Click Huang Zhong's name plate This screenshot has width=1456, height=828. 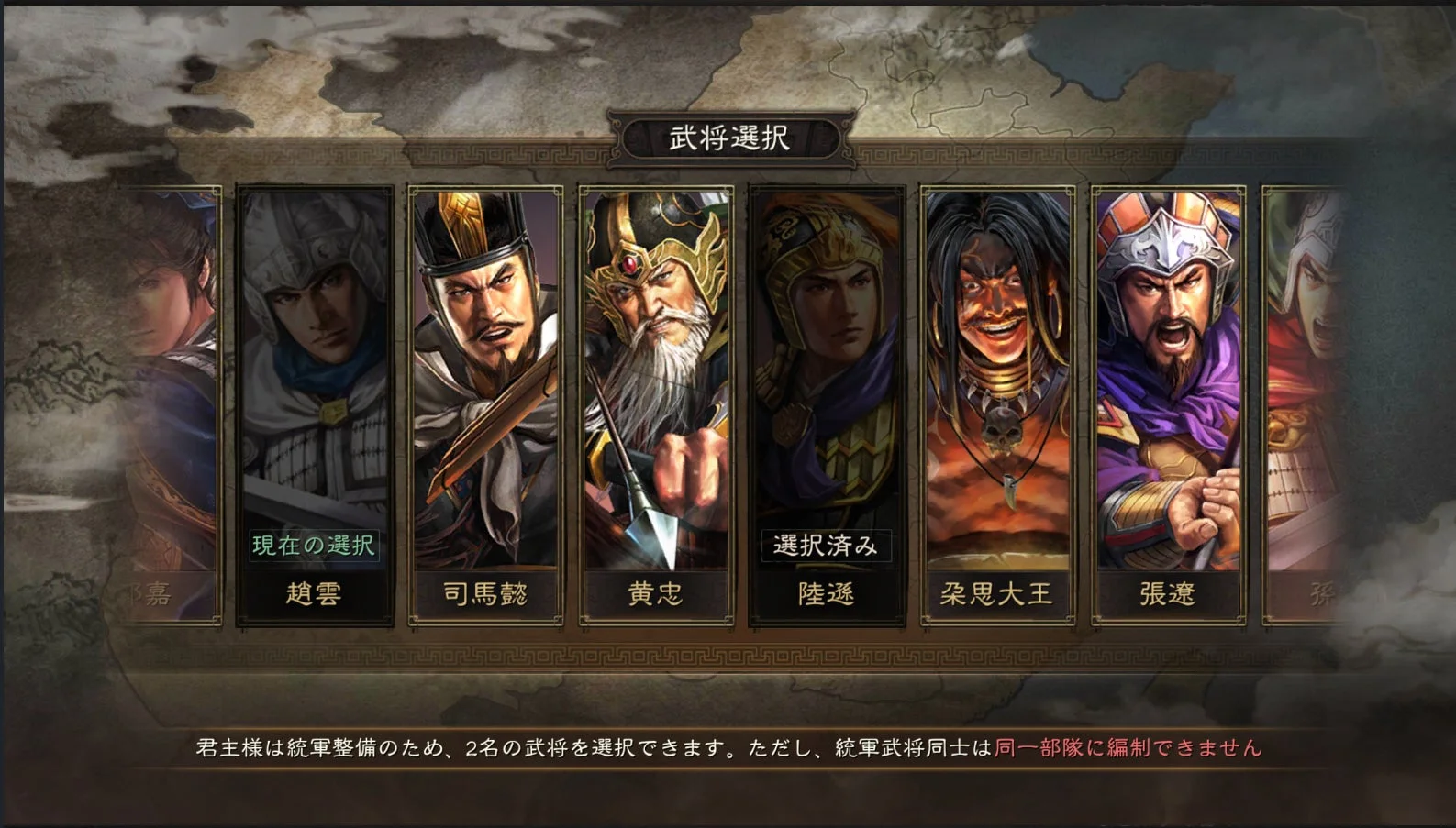(x=656, y=593)
